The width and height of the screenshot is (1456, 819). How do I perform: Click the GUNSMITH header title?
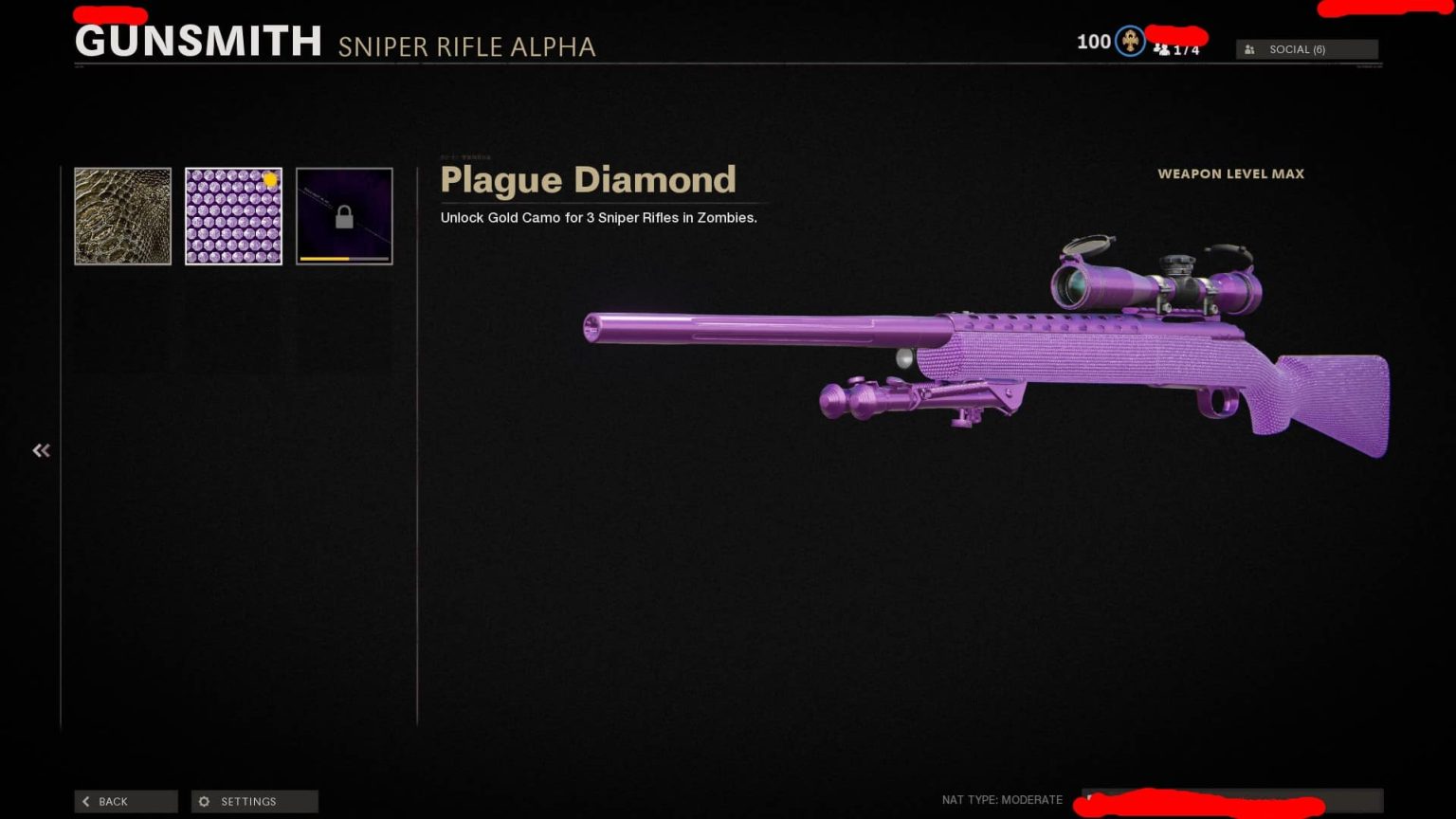coord(197,41)
